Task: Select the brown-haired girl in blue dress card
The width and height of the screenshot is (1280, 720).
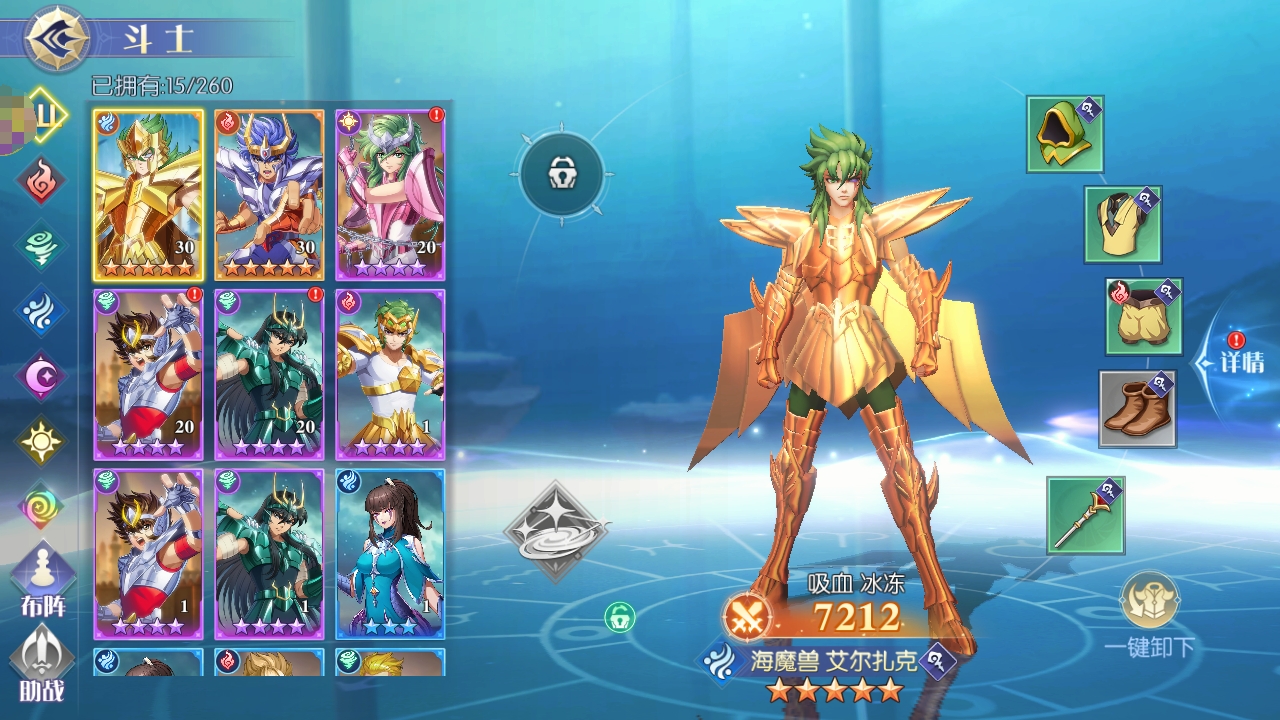Action: click(x=390, y=553)
